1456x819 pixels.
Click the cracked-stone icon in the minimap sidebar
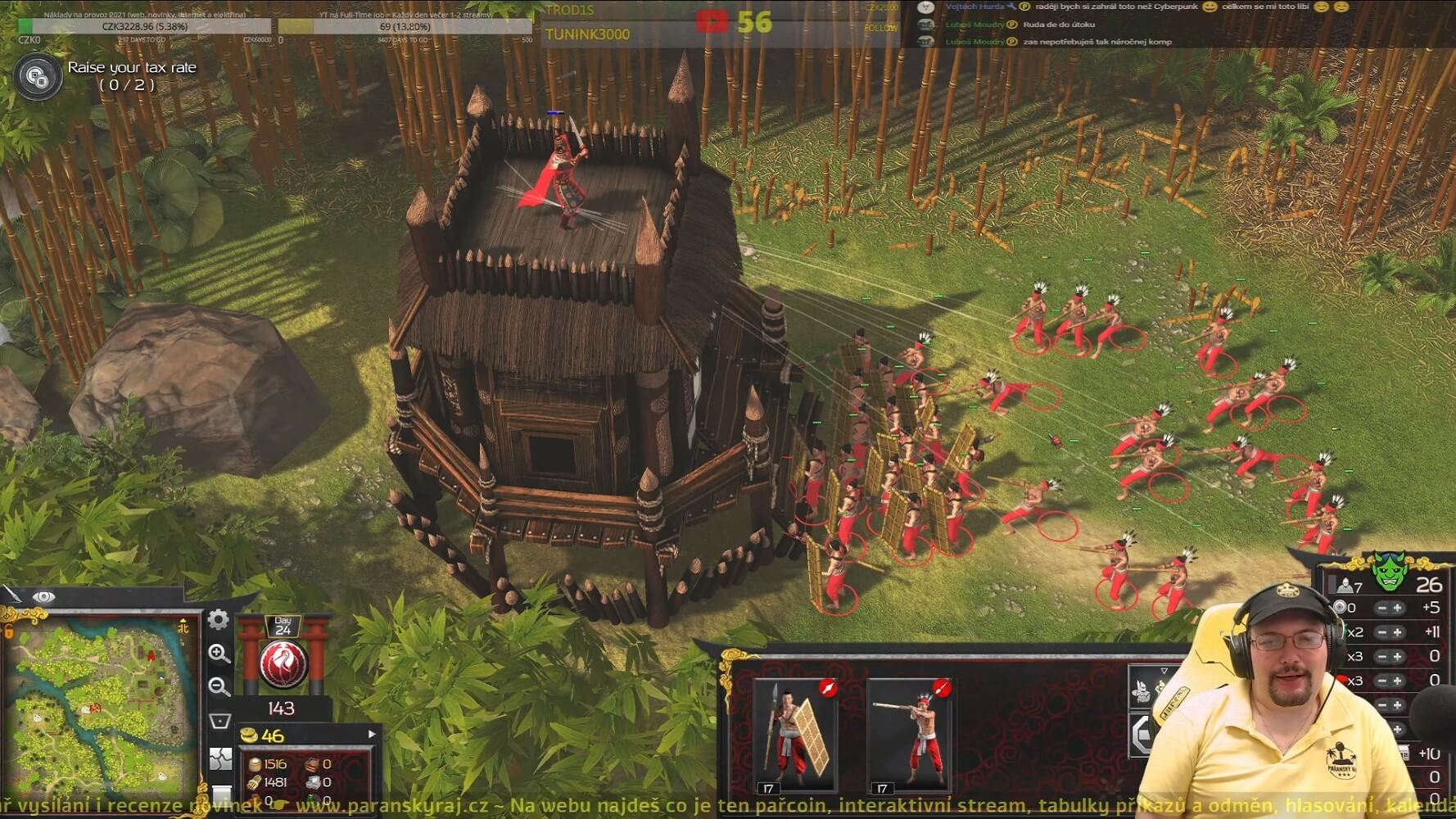[x=220, y=758]
